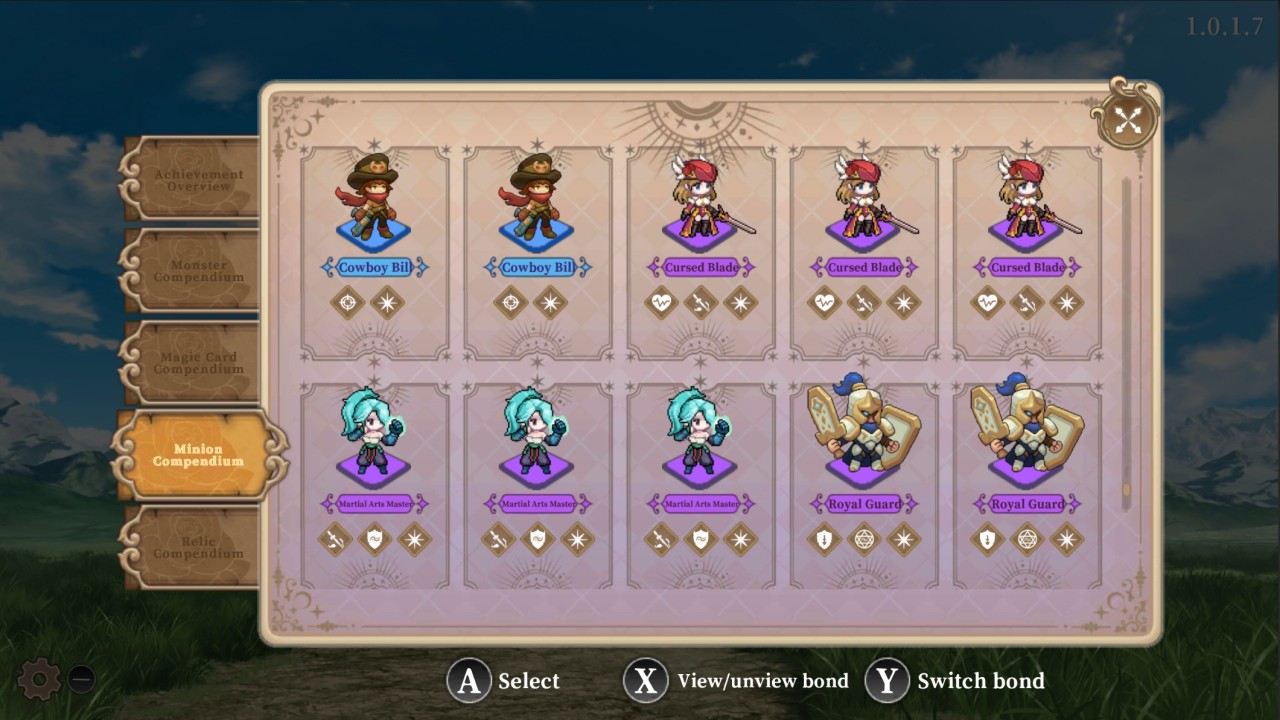Click the star skill icon under the second Cowboy Bil
The width and height of the screenshot is (1280, 720).
tap(551, 303)
